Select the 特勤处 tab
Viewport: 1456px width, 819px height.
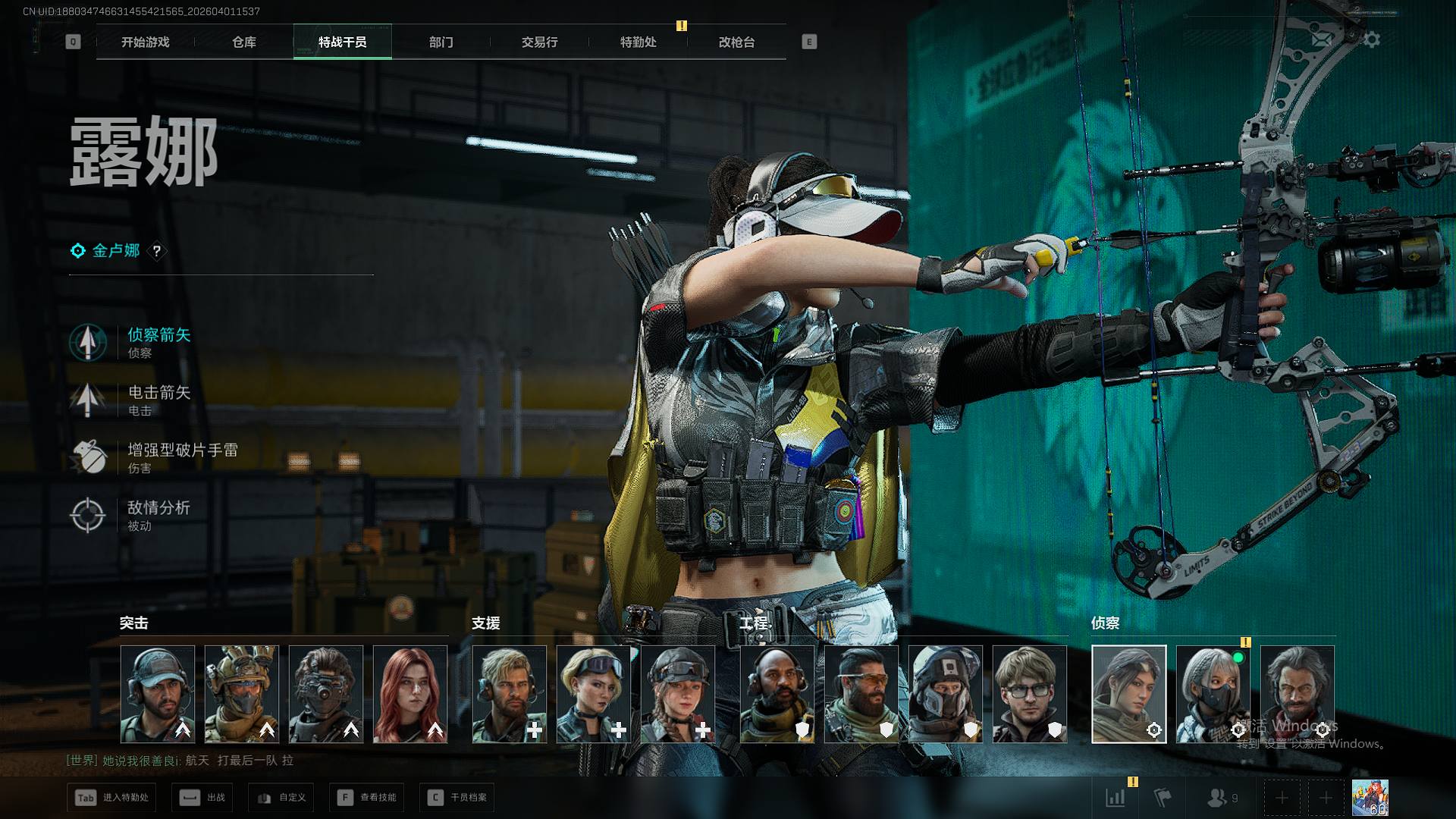coord(638,42)
